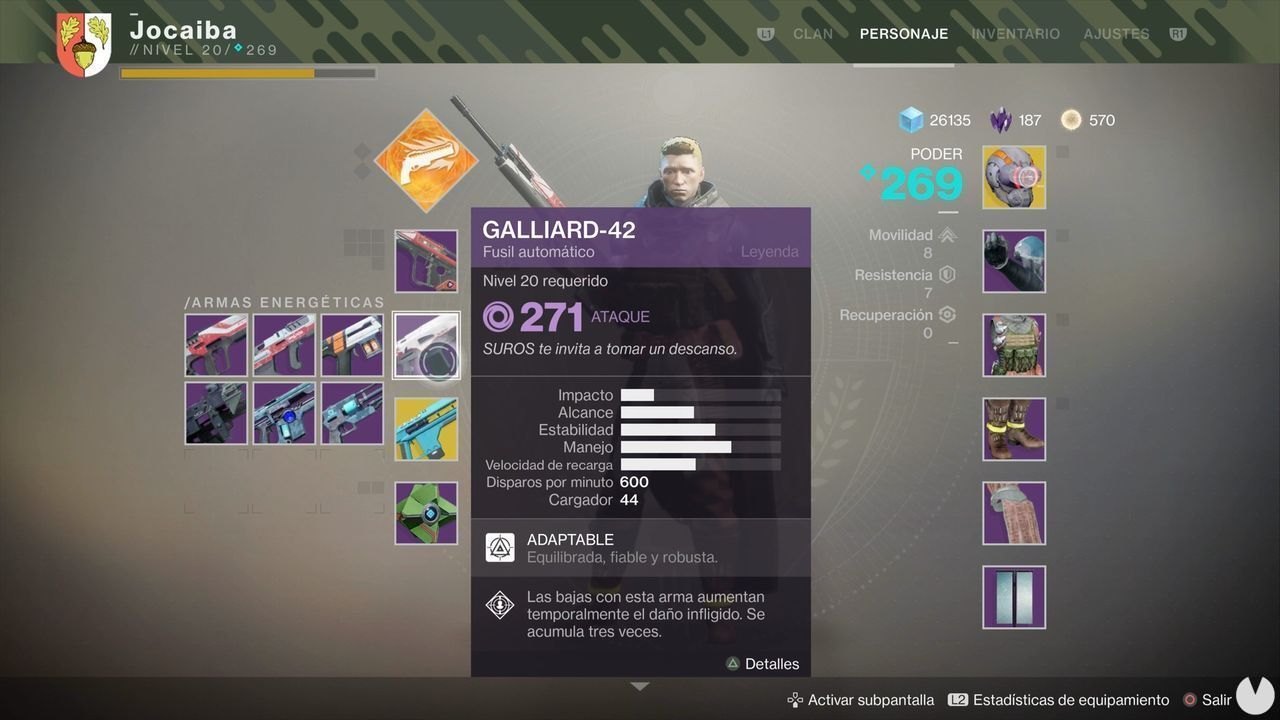Open the CLAN tab
This screenshot has height=720, width=1280.
[812, 33]
